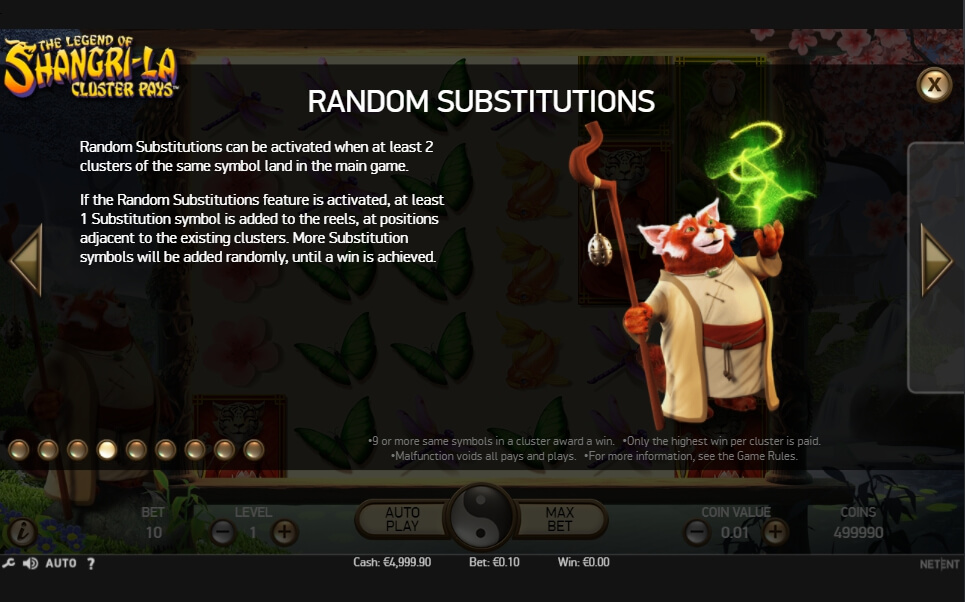The width and height of the screenshot is (965, 602).
Task: Close the Random Substitutions info panel
Action: [934, 84]
